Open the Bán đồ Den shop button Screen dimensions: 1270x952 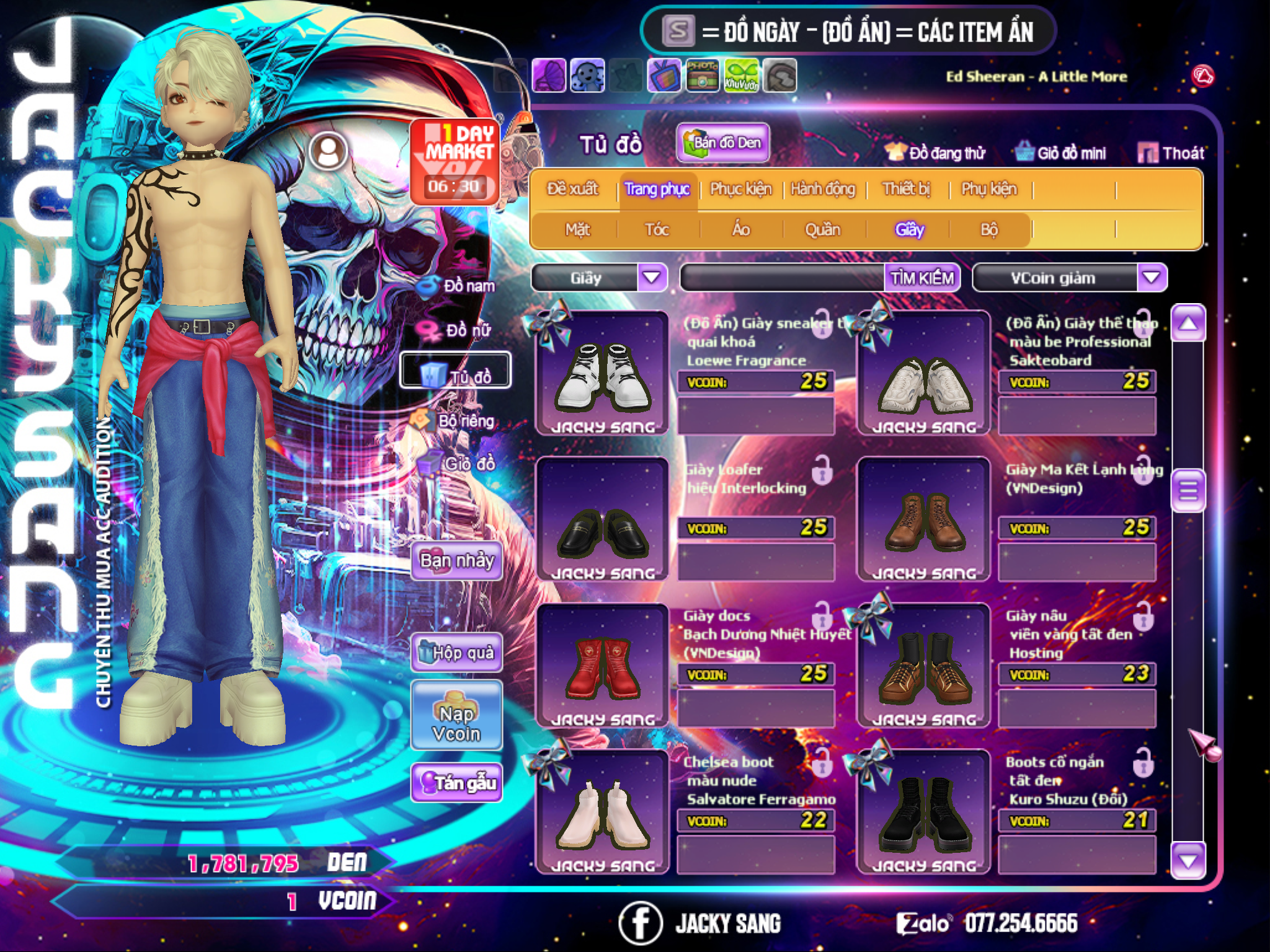coord(723,143)
